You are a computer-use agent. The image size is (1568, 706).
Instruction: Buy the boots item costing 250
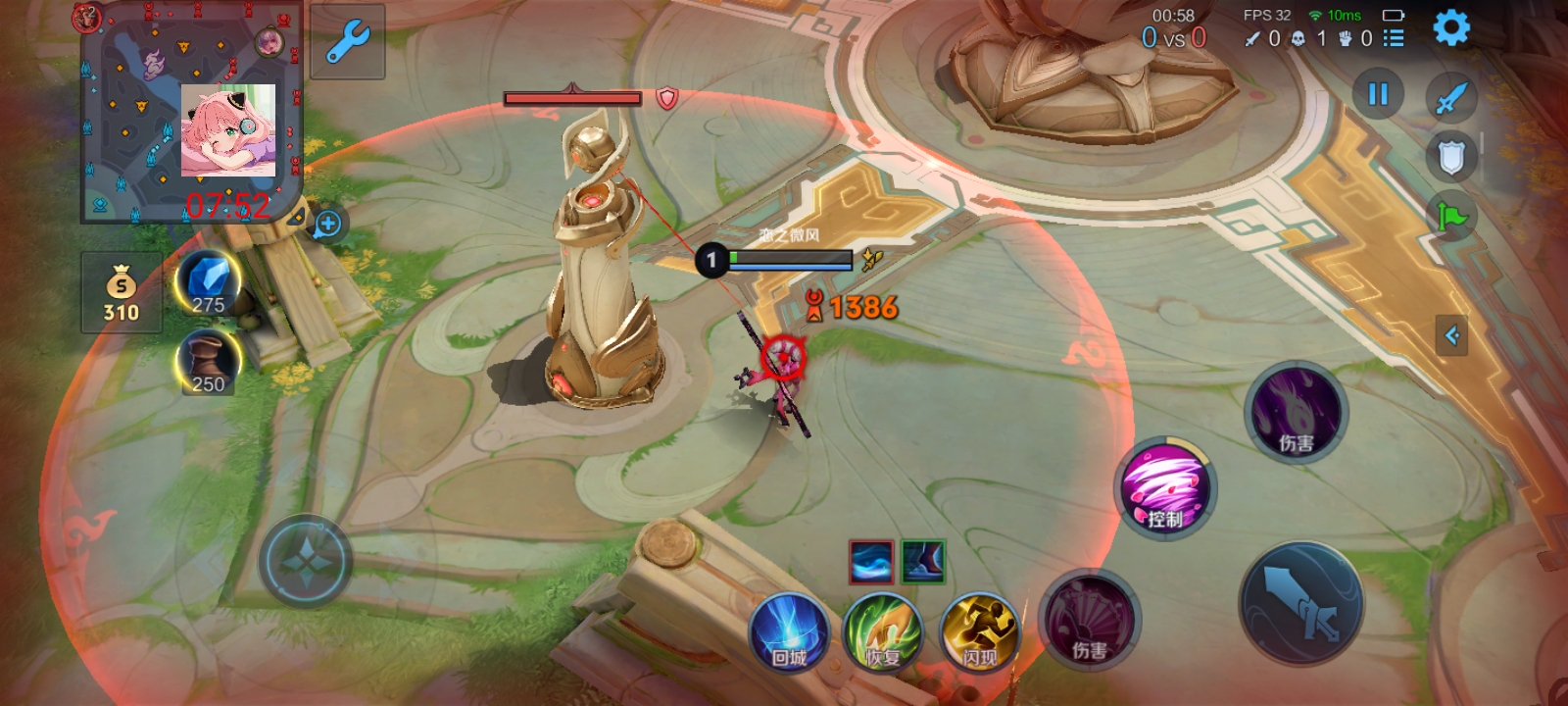click(x=208, y=362)
